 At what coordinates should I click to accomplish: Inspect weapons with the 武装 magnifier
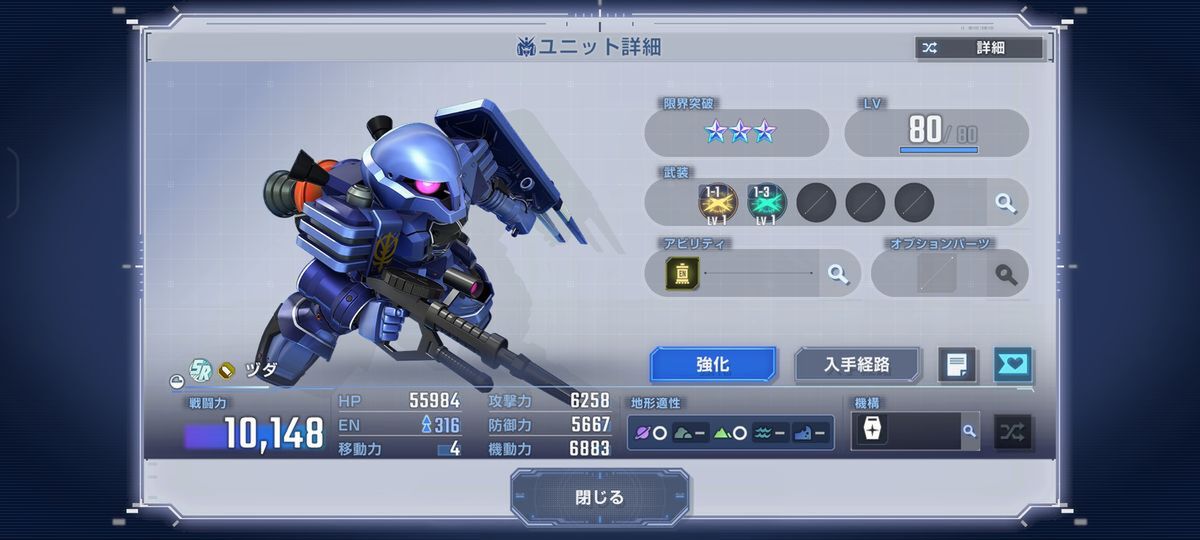tap(1005, 203)
